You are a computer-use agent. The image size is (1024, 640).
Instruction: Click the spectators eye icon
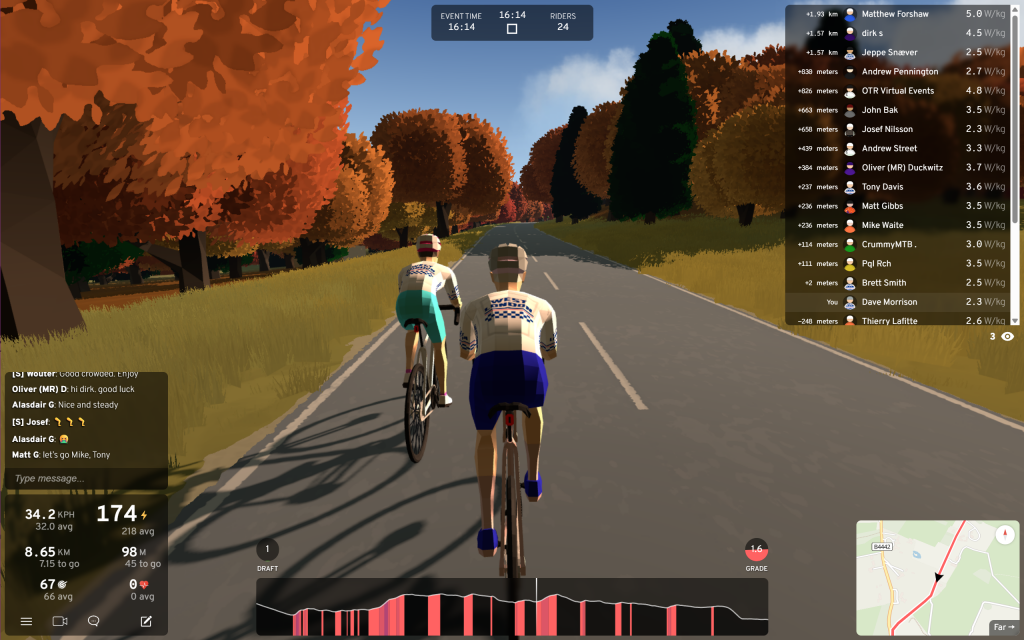click(x=1007, y=337)
